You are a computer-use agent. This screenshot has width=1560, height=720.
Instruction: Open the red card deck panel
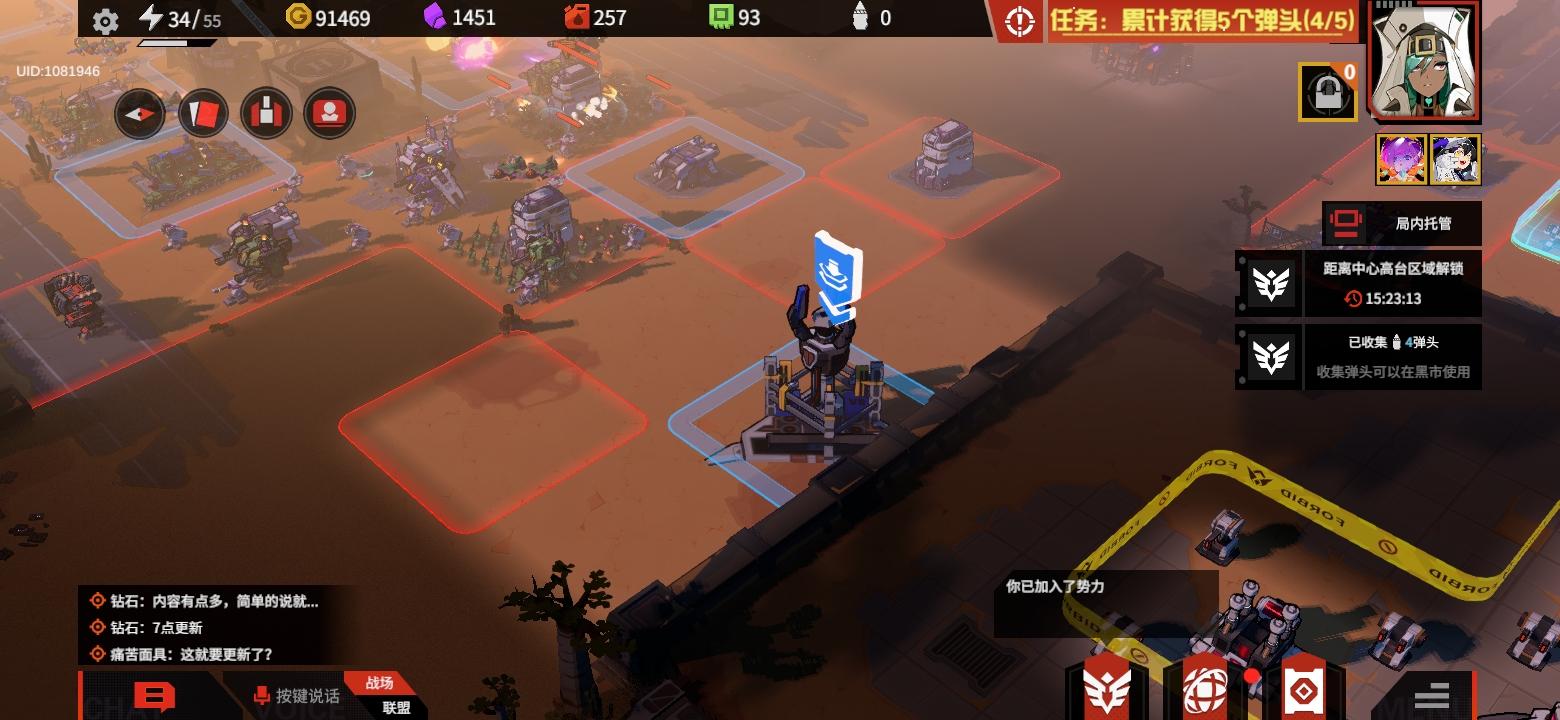coord(202,112)
